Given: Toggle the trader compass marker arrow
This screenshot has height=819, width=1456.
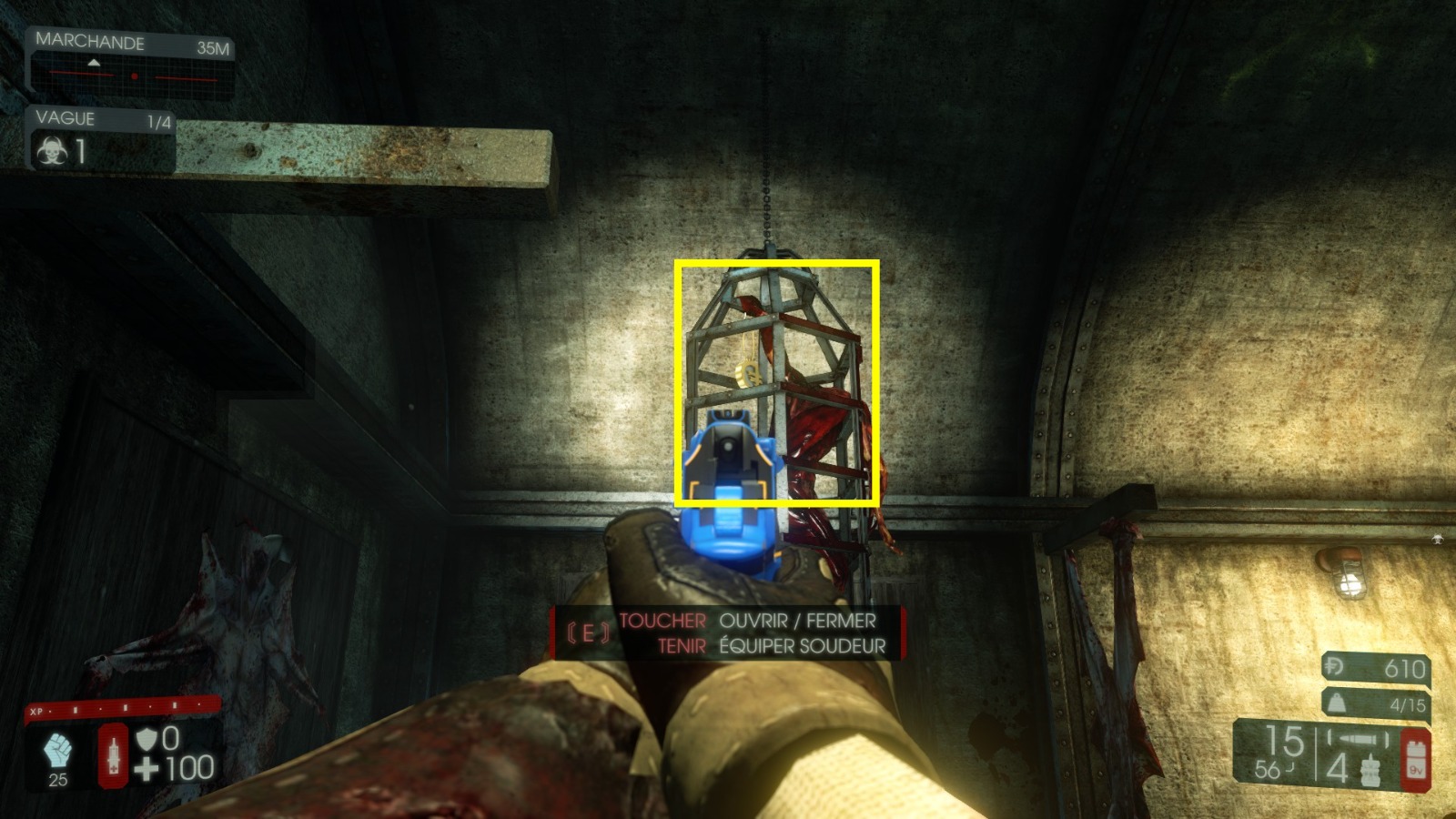Looking at the screenshot, I should pos(94,62).
